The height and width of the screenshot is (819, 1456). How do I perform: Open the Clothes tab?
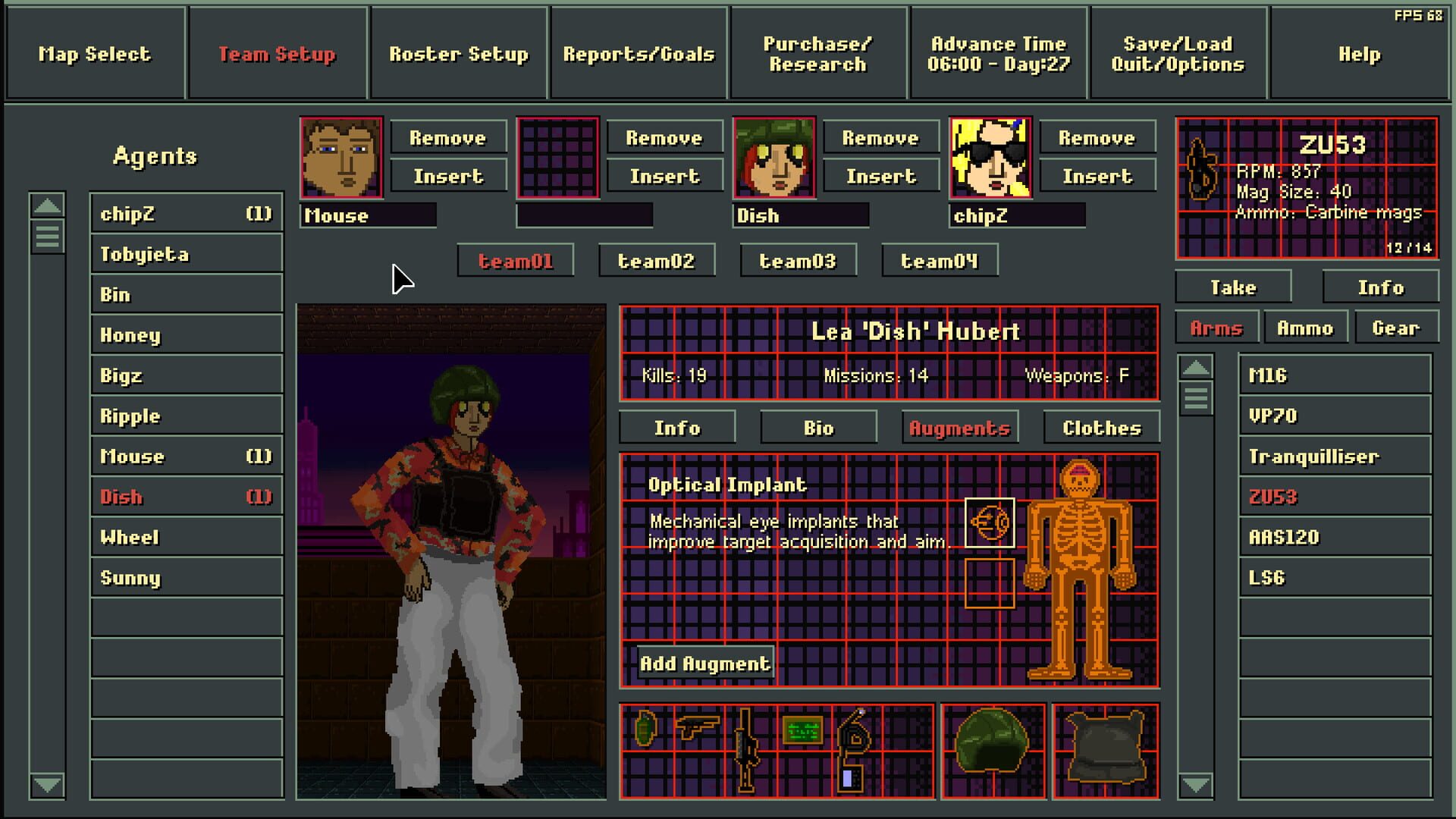click(x=1101, y=427)
